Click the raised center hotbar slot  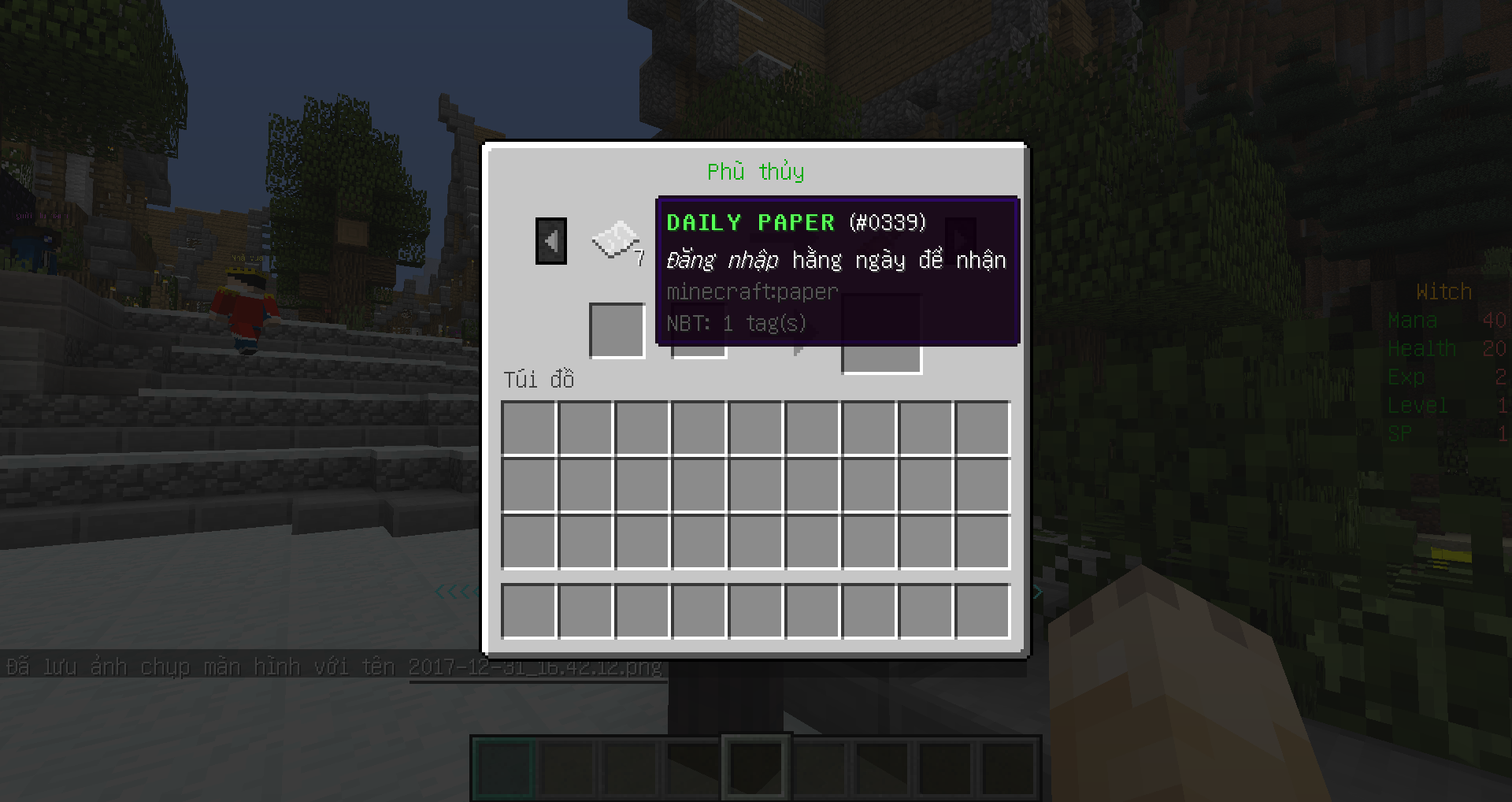point(754,764)
